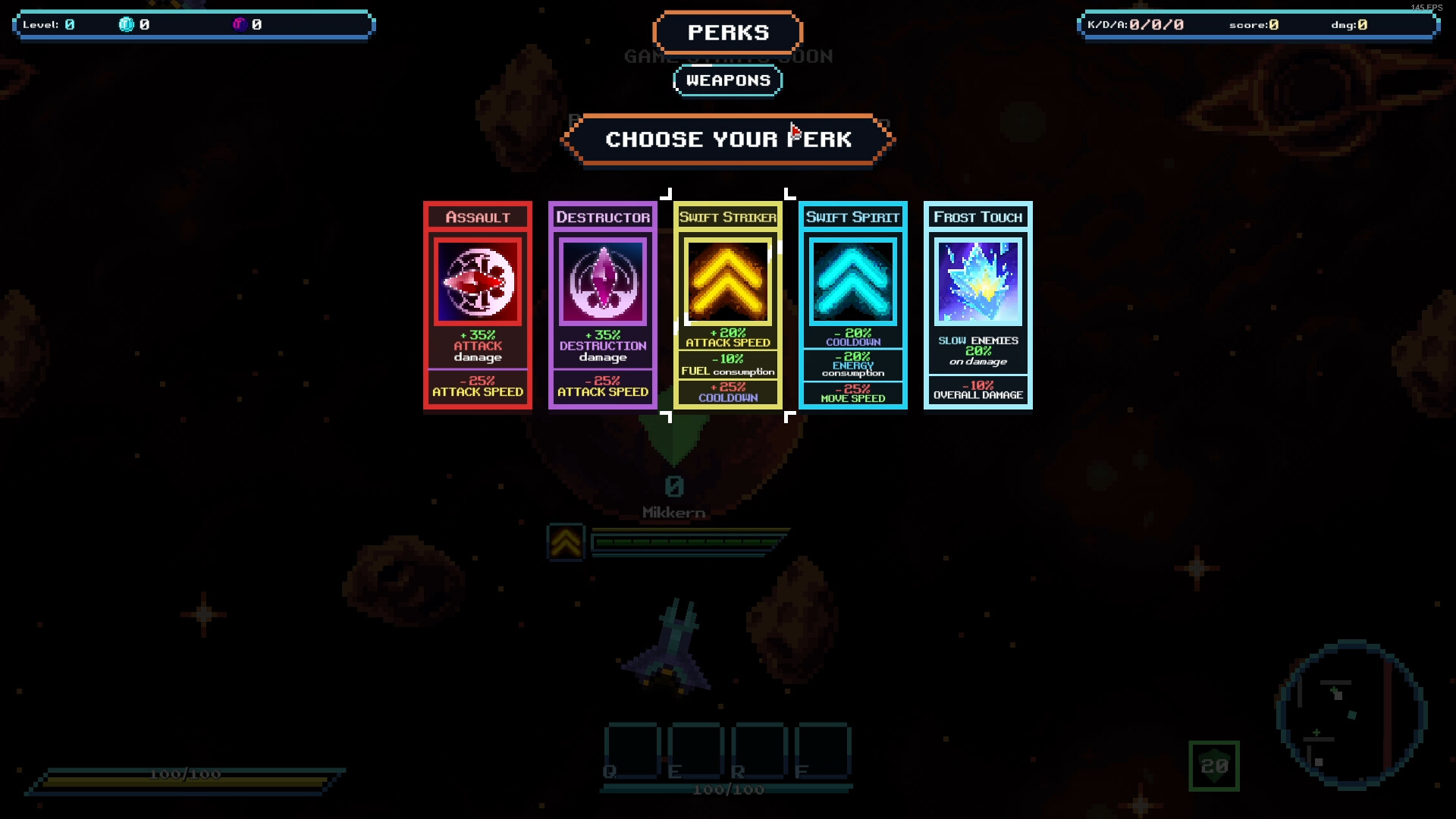The width and height of the screenshot is (1456, 819).
Task: Switch to the PERKS tab
Action: [726, 33]
